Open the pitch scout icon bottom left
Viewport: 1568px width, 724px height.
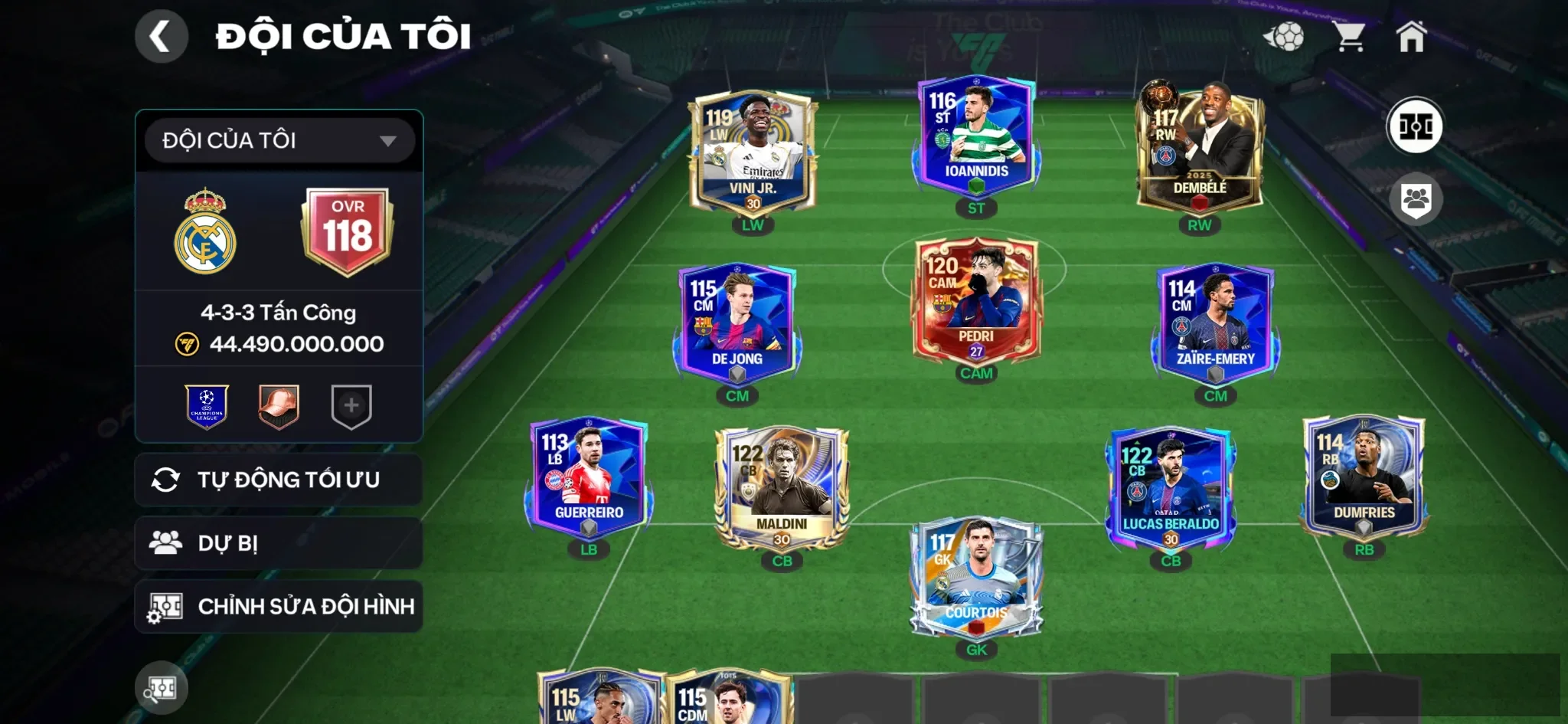pos(161,687)
